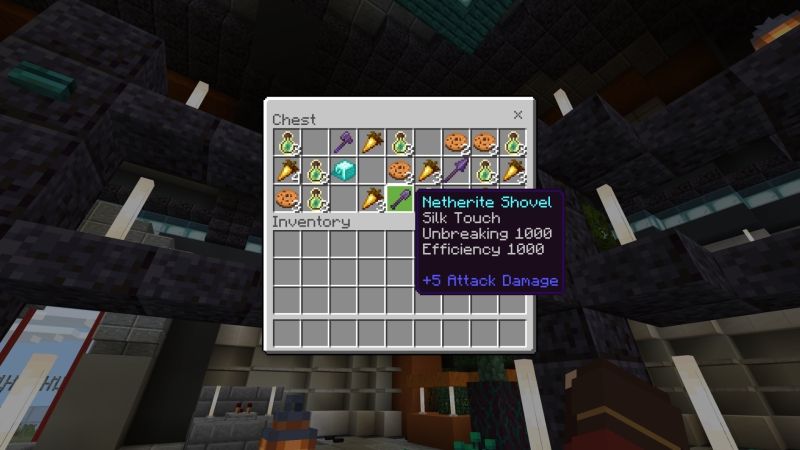Screen dimensions: 800x450
Task: Take the netherite sword from the chest
Action: [x=457, y=170]
